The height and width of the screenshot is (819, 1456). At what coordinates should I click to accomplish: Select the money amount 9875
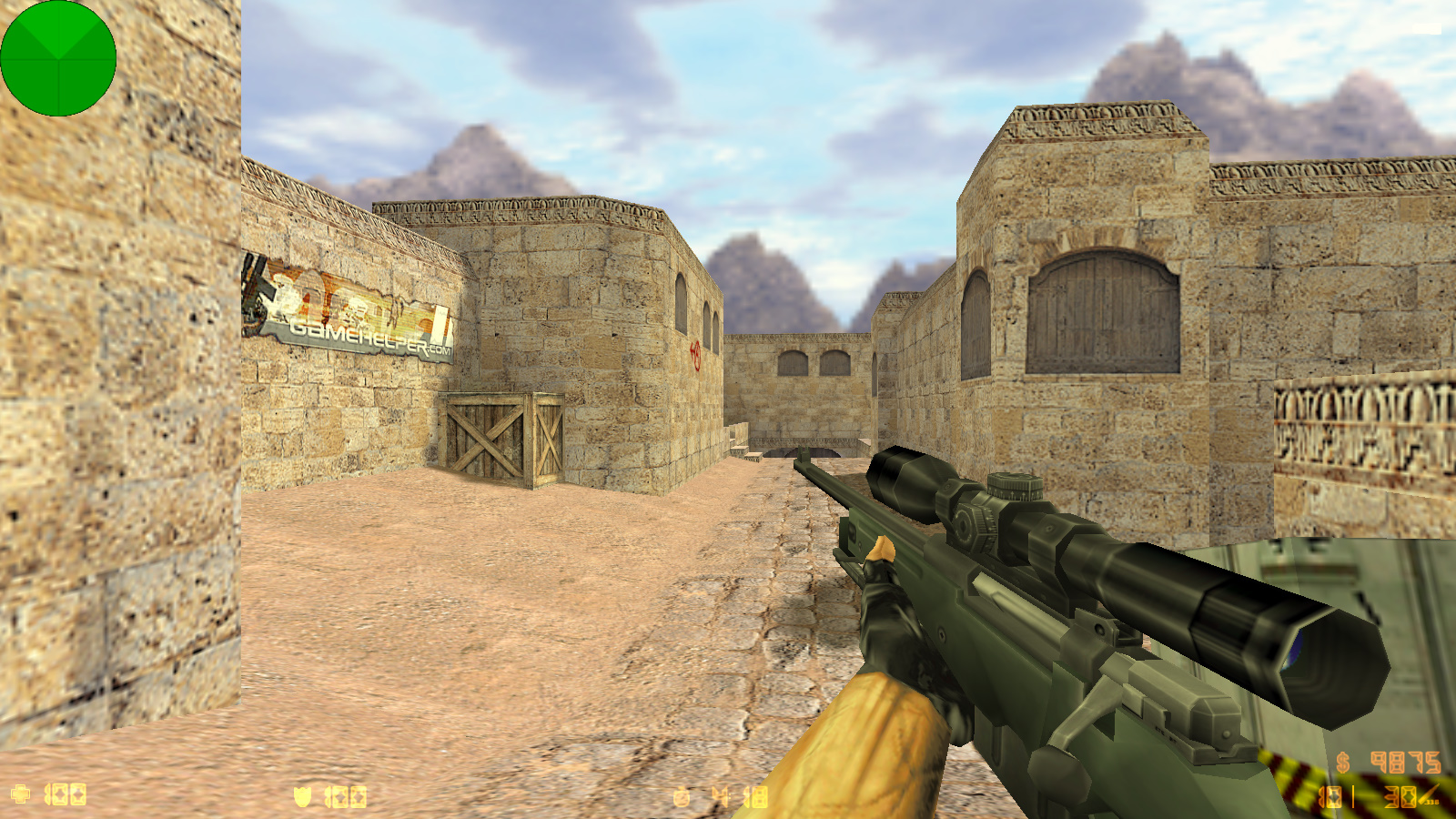(x=1406, y=763)
